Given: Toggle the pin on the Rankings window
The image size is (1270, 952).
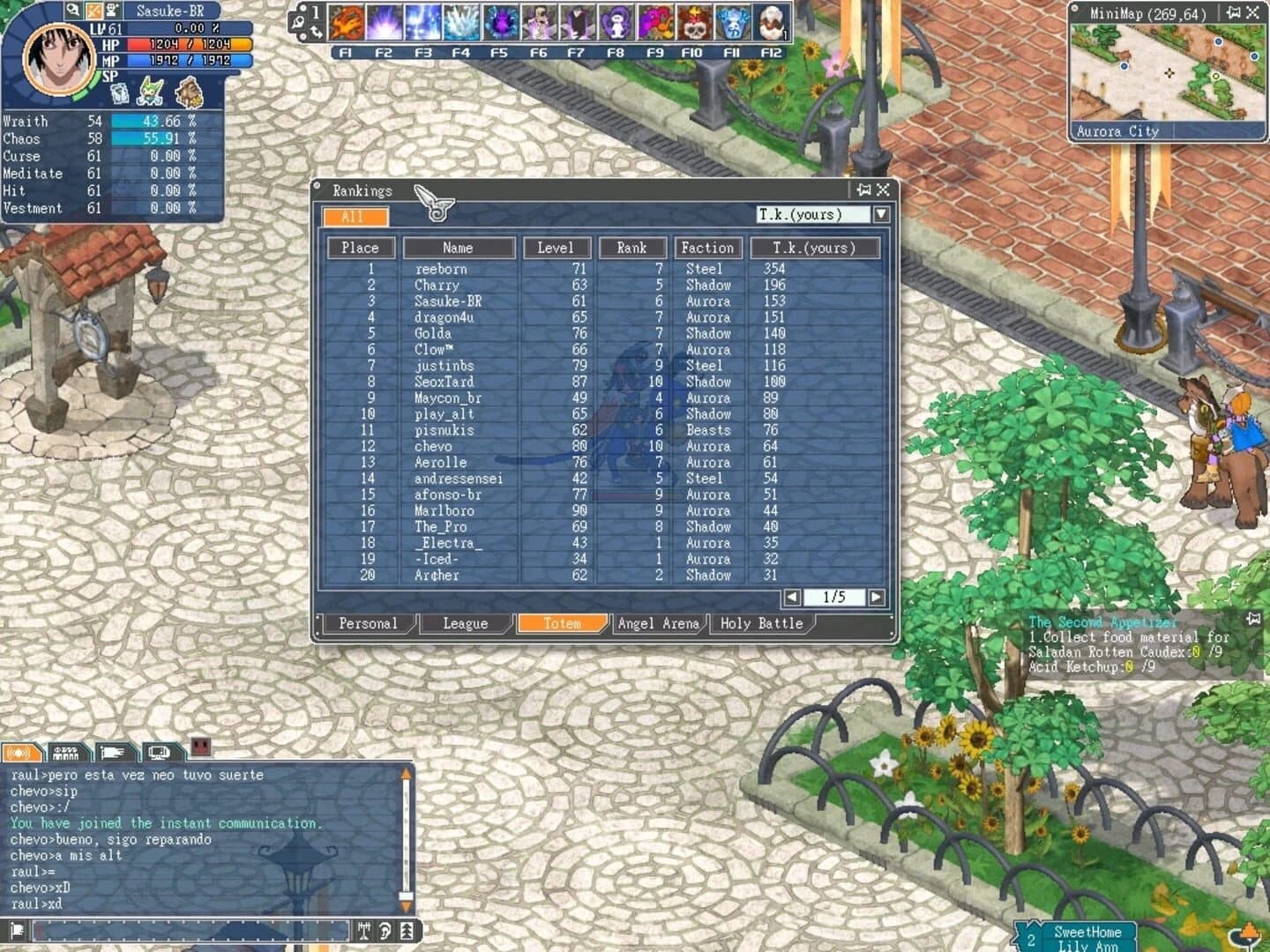Looking at the screenshot, I should click(x=862, y=189).
